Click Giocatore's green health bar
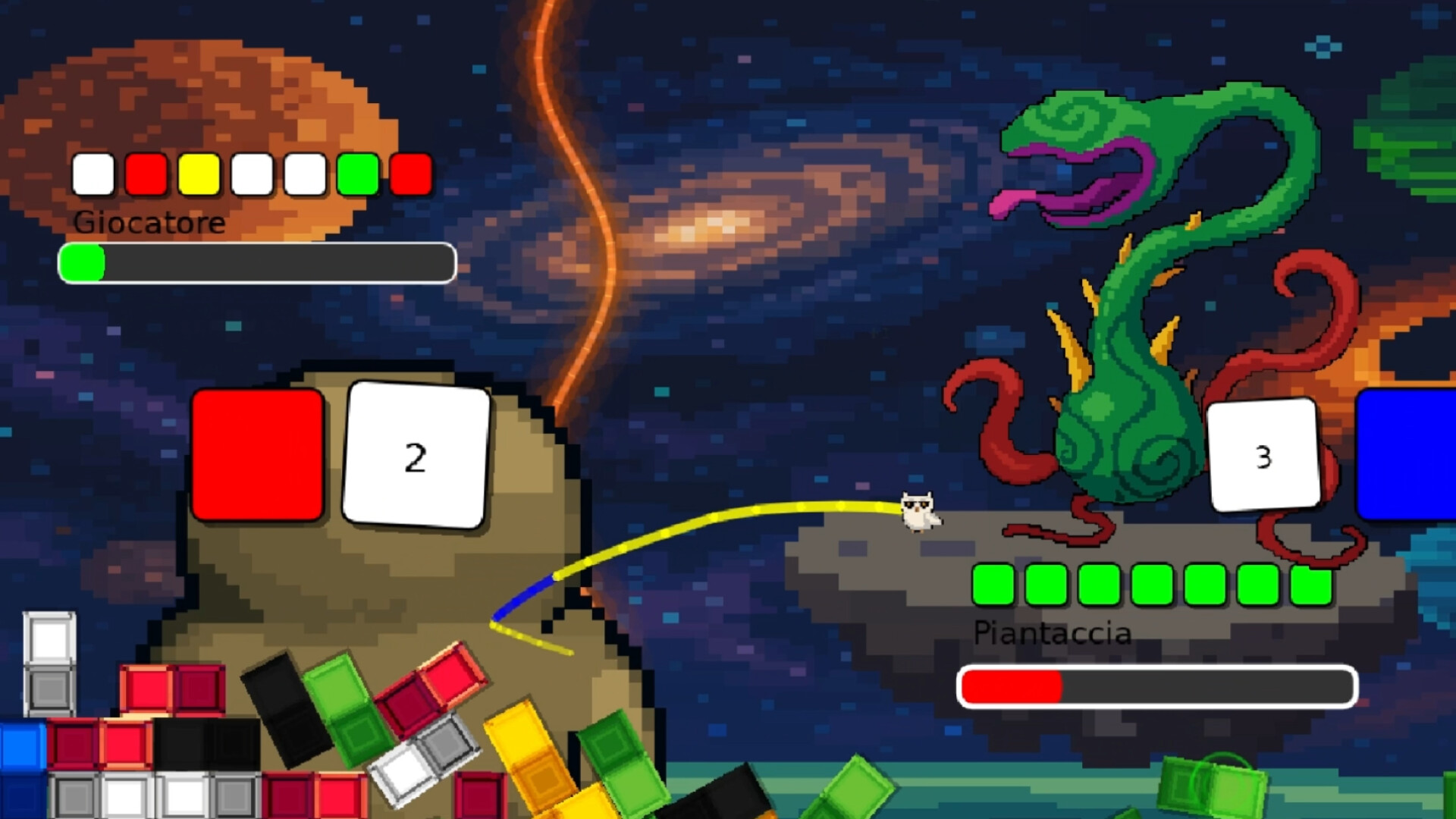The height and width of the screenshot is (819, 1456). (x=83, y=262)
